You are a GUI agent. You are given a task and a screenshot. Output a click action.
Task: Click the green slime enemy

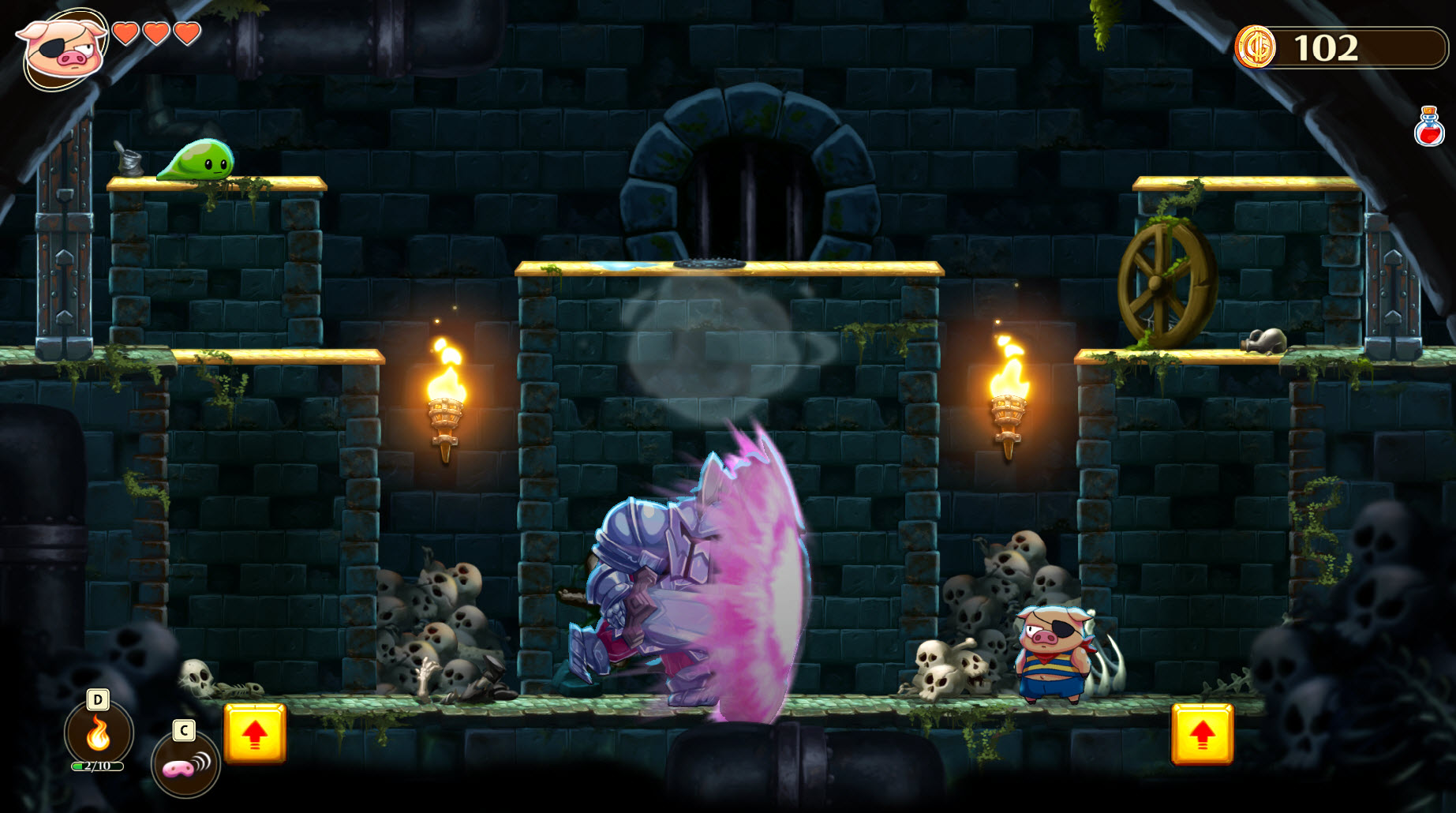tap(197, 161)
